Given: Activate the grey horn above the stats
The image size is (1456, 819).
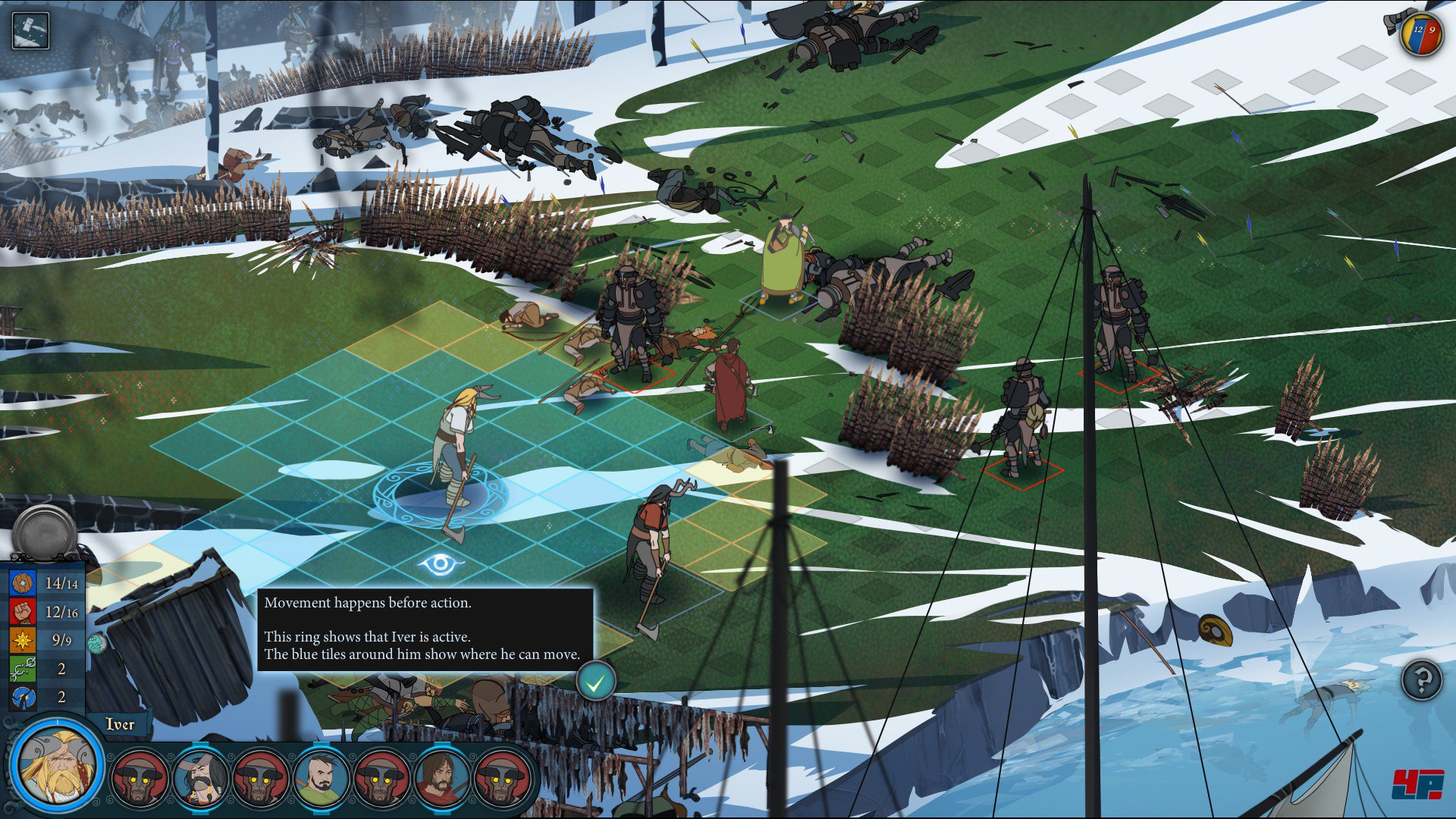Looking at the screenshot, I should click(x=45, y=533).
